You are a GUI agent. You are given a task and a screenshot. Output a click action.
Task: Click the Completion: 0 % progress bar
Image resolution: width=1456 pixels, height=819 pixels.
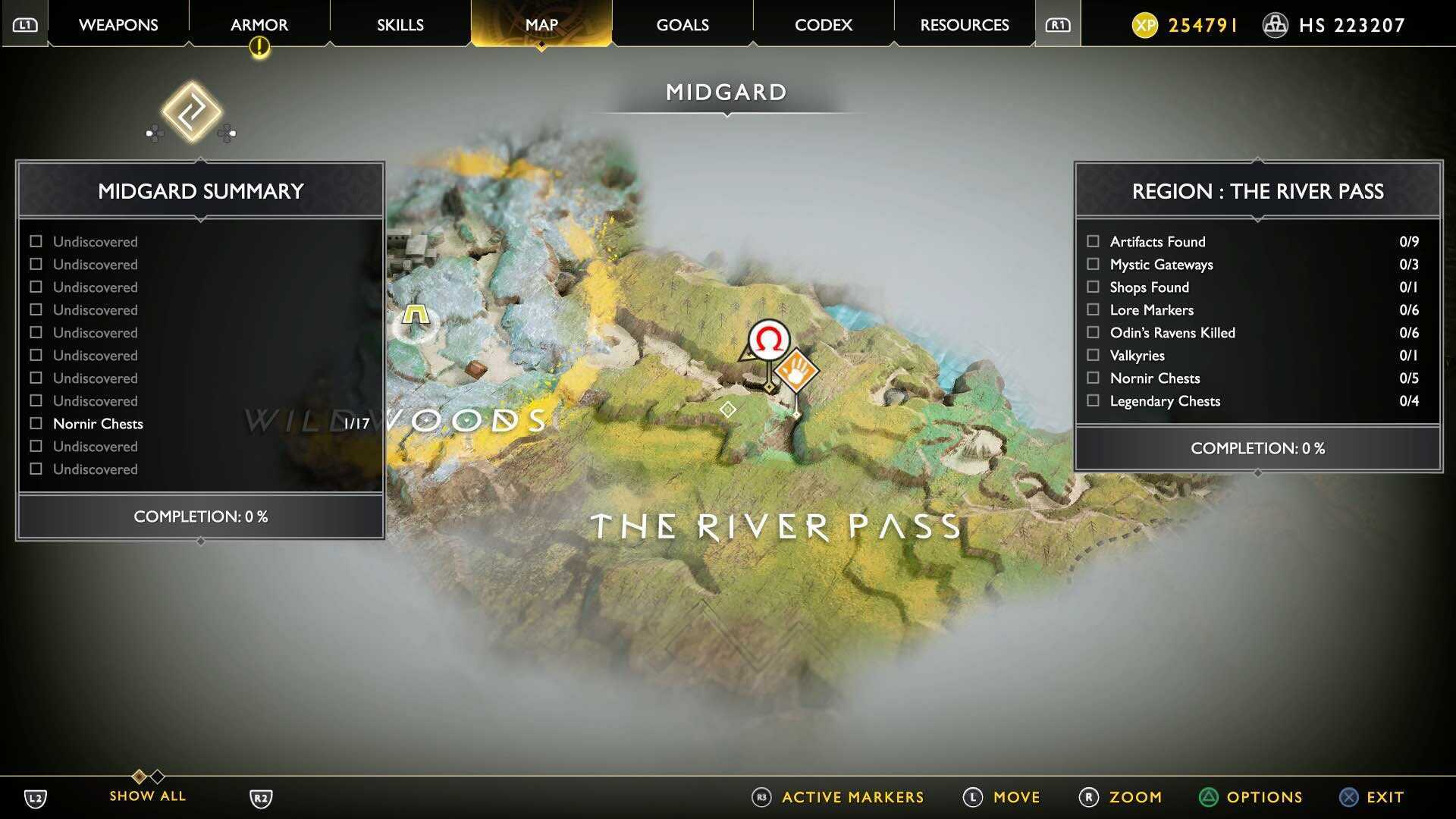[x=199, y=516]
